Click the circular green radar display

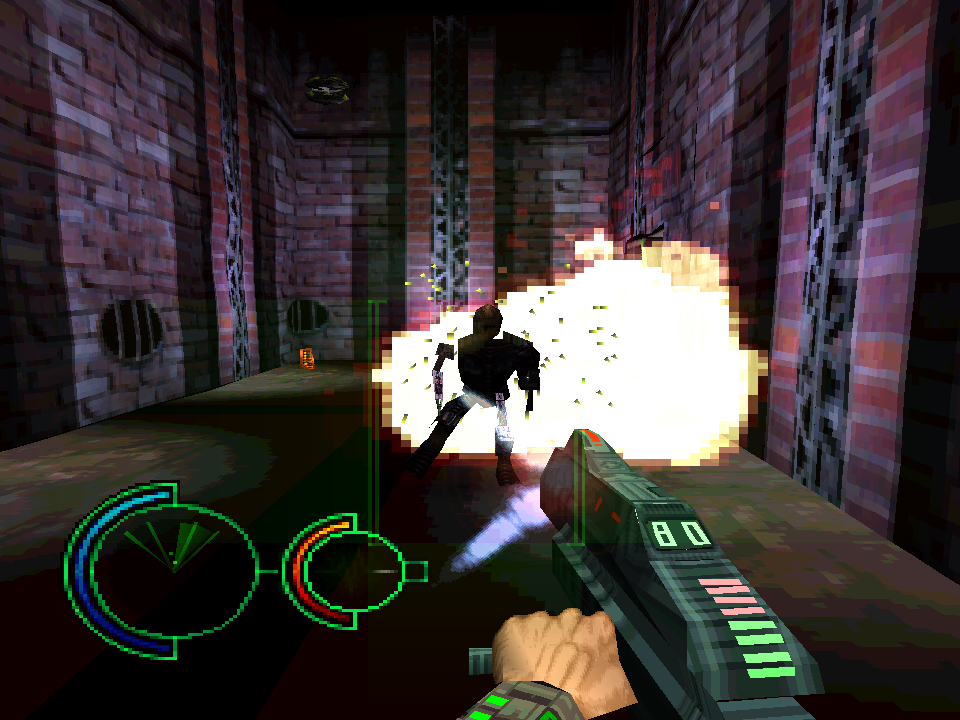[173, 568]
